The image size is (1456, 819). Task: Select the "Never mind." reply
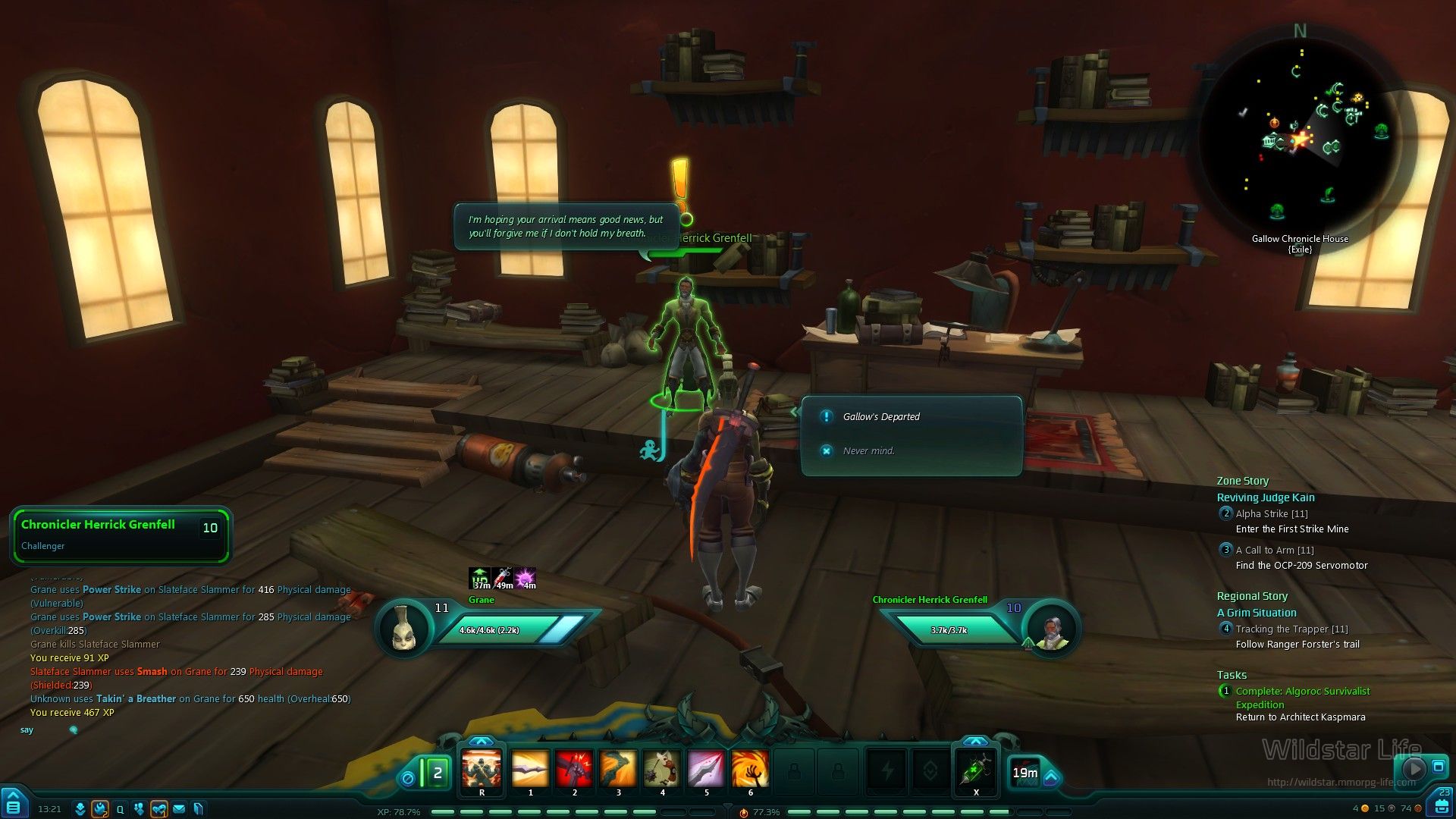(x=868, y=451)
